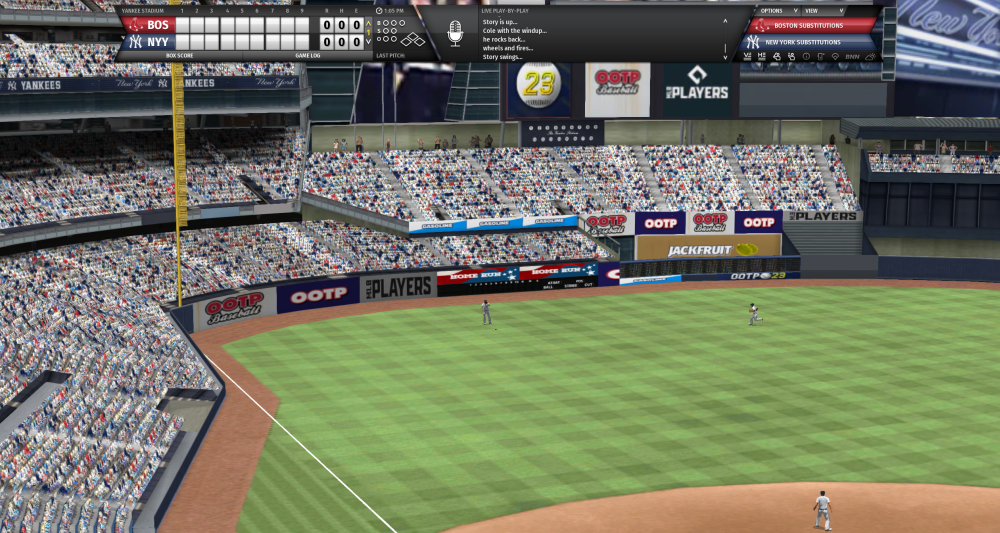Image resolution: width=1000 pixels, height=533 pixels.
Task: Click the up arrow beside the scoreboard
Action: click(x=368, y=23)
